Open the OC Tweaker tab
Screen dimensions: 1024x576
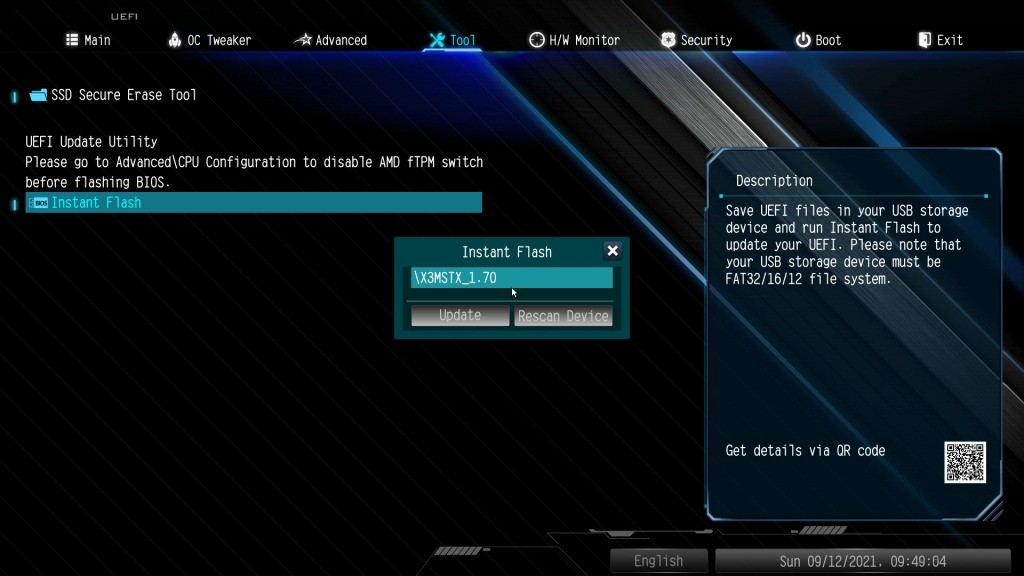pos(210,40)
